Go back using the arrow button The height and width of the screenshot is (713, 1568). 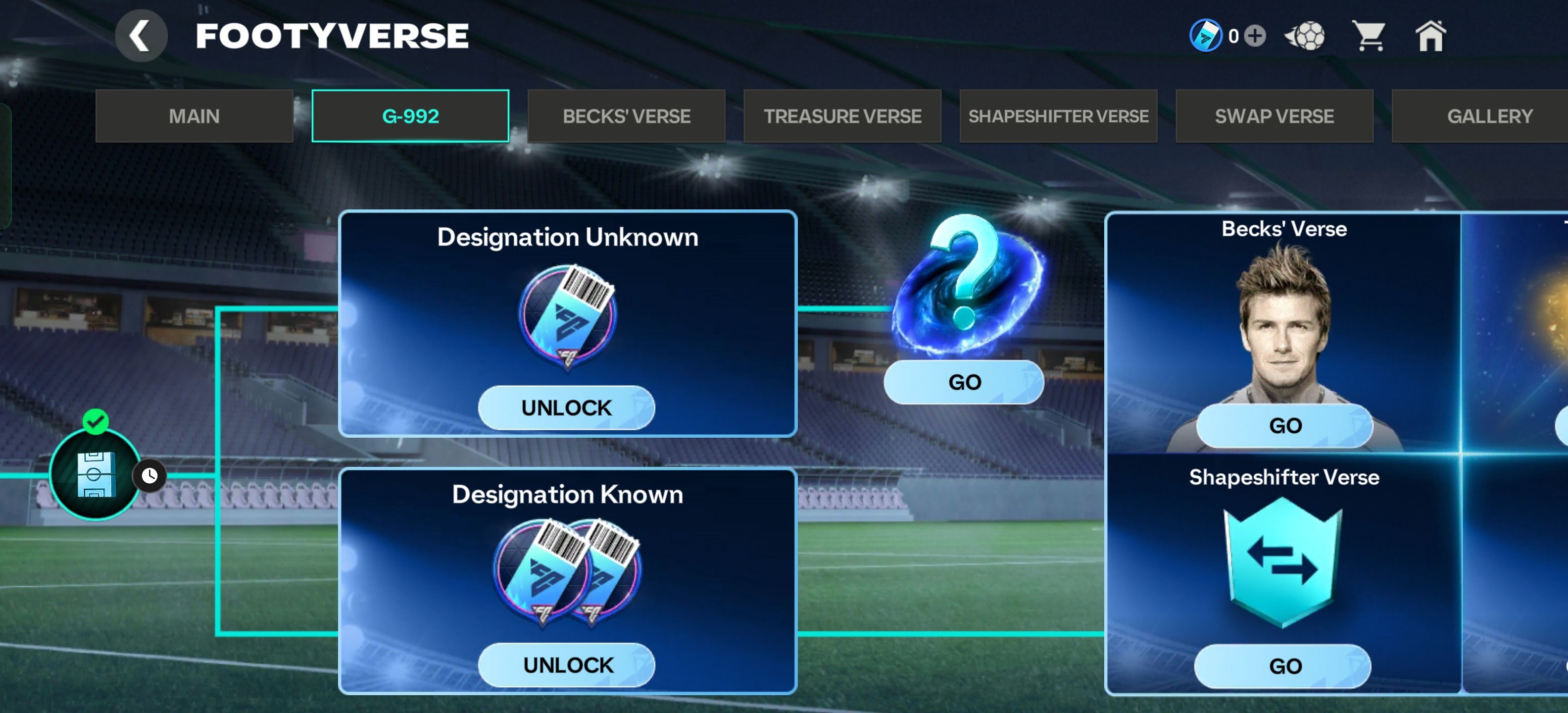pyautogui.click(x=141, y=36)
